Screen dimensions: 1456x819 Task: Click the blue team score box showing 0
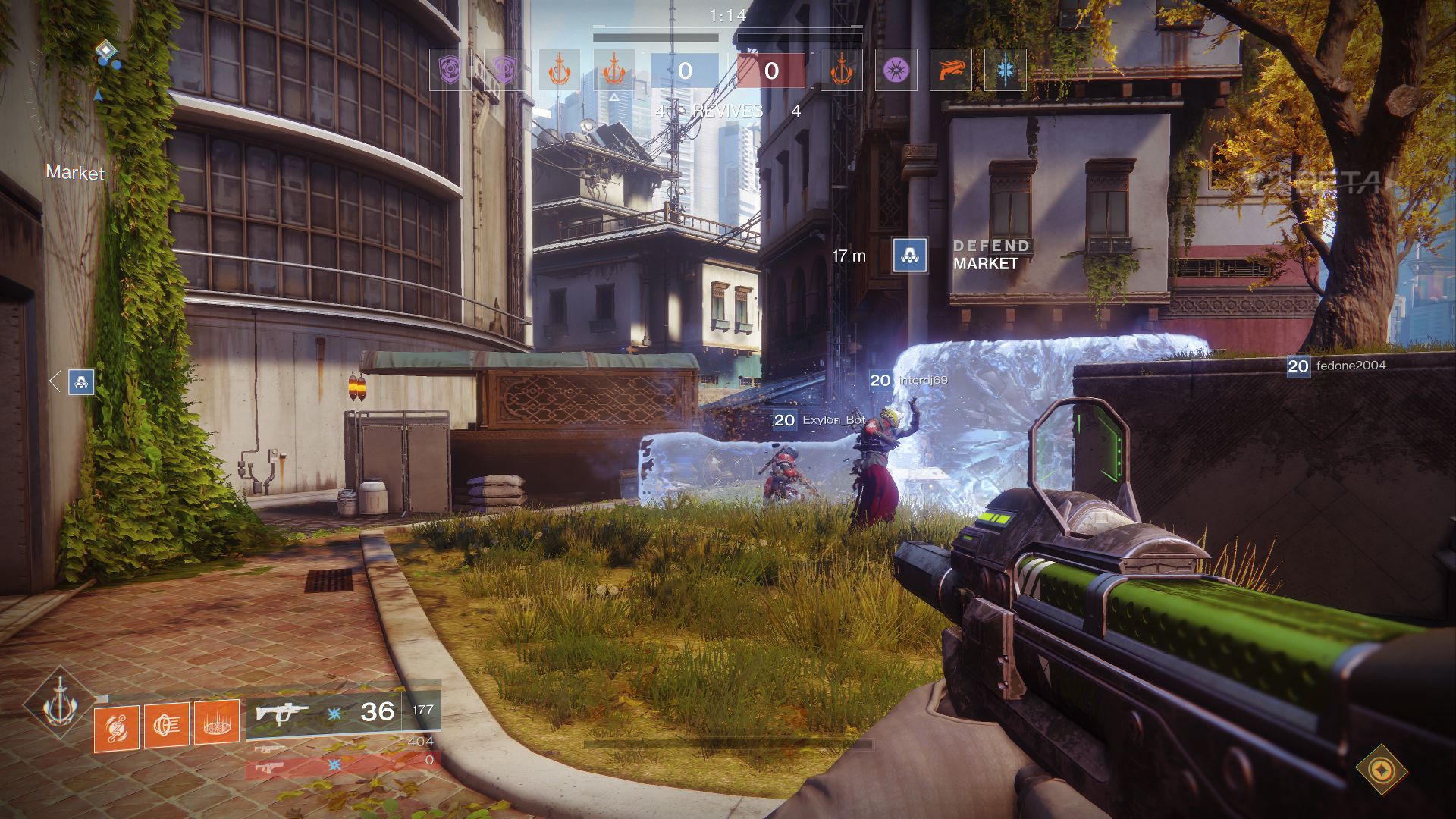[x=686, y=71]
